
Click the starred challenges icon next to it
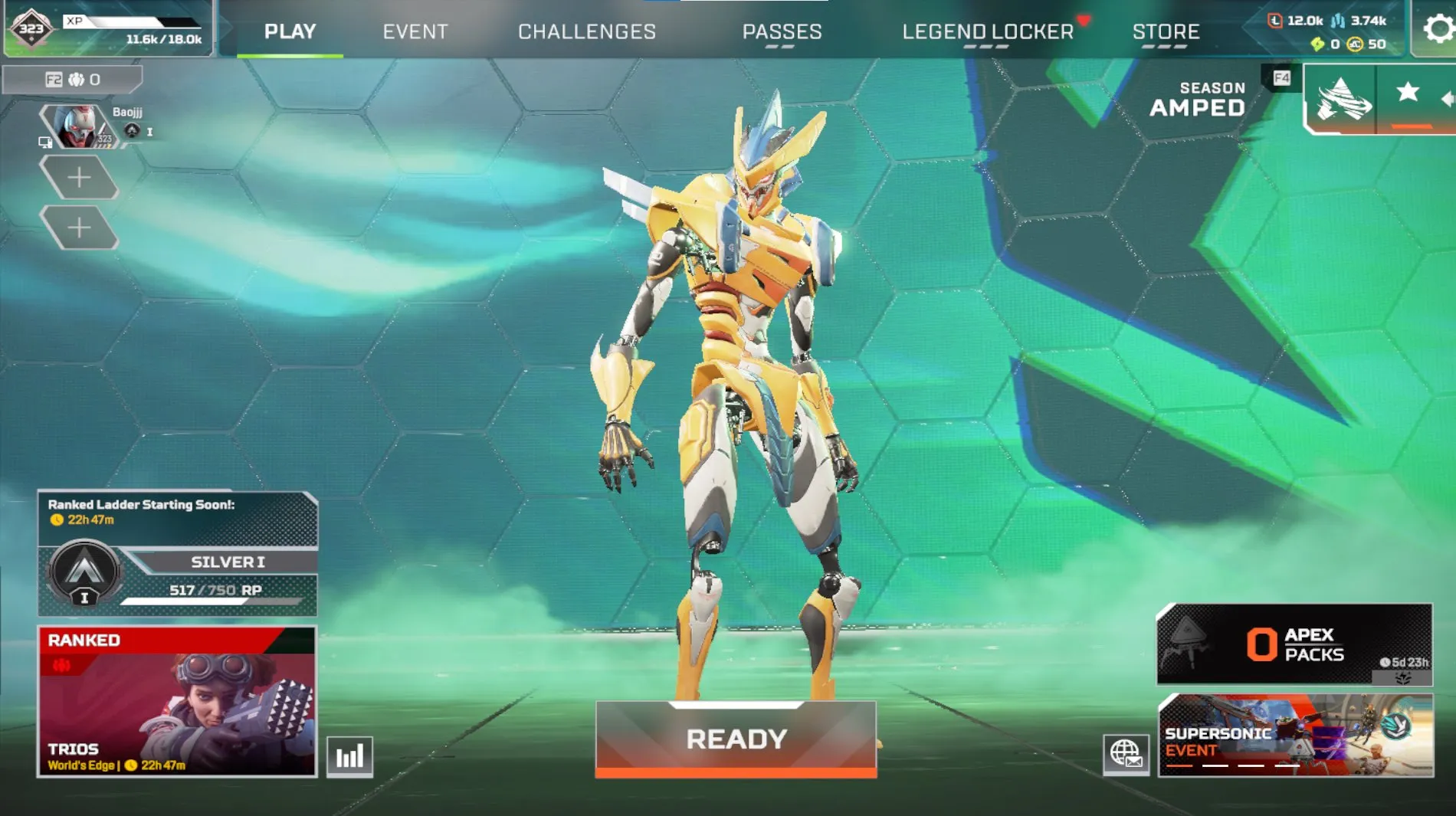(1408, 93)
